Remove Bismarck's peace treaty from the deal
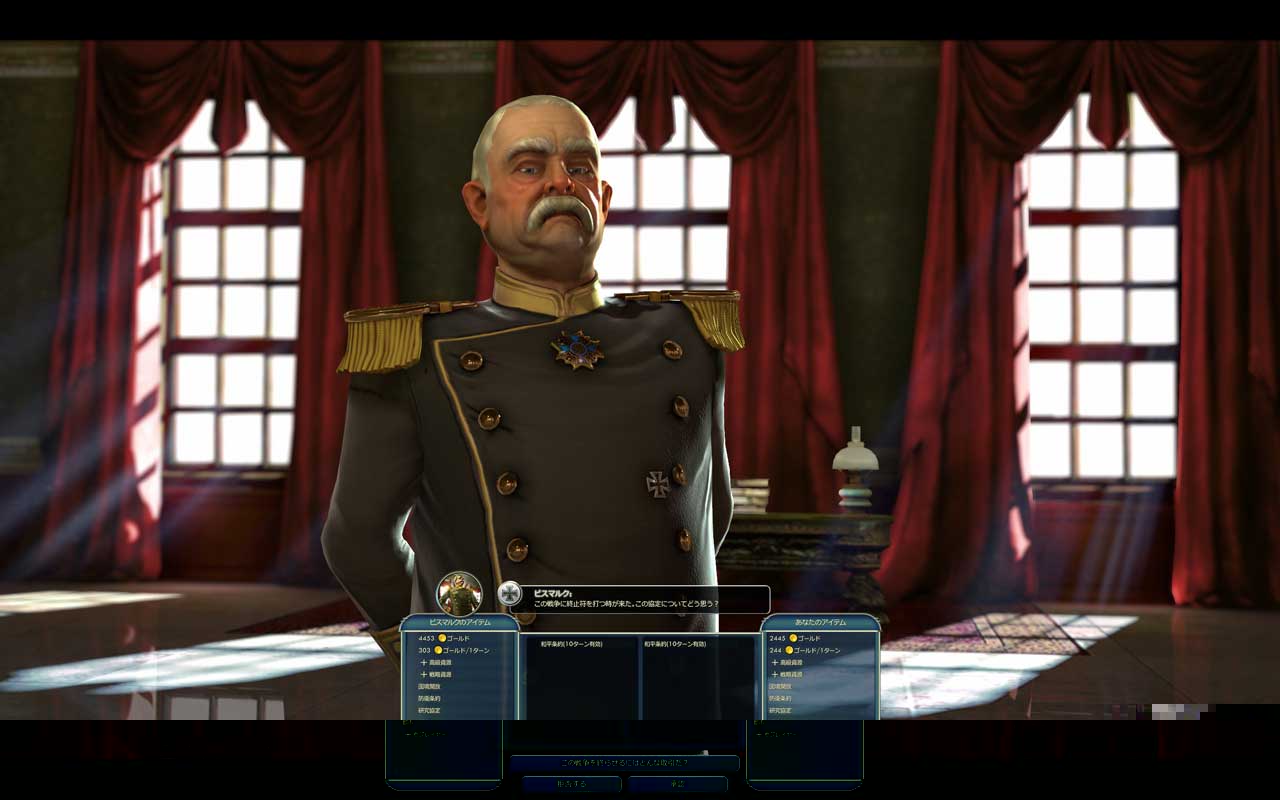 coord(571,644)
